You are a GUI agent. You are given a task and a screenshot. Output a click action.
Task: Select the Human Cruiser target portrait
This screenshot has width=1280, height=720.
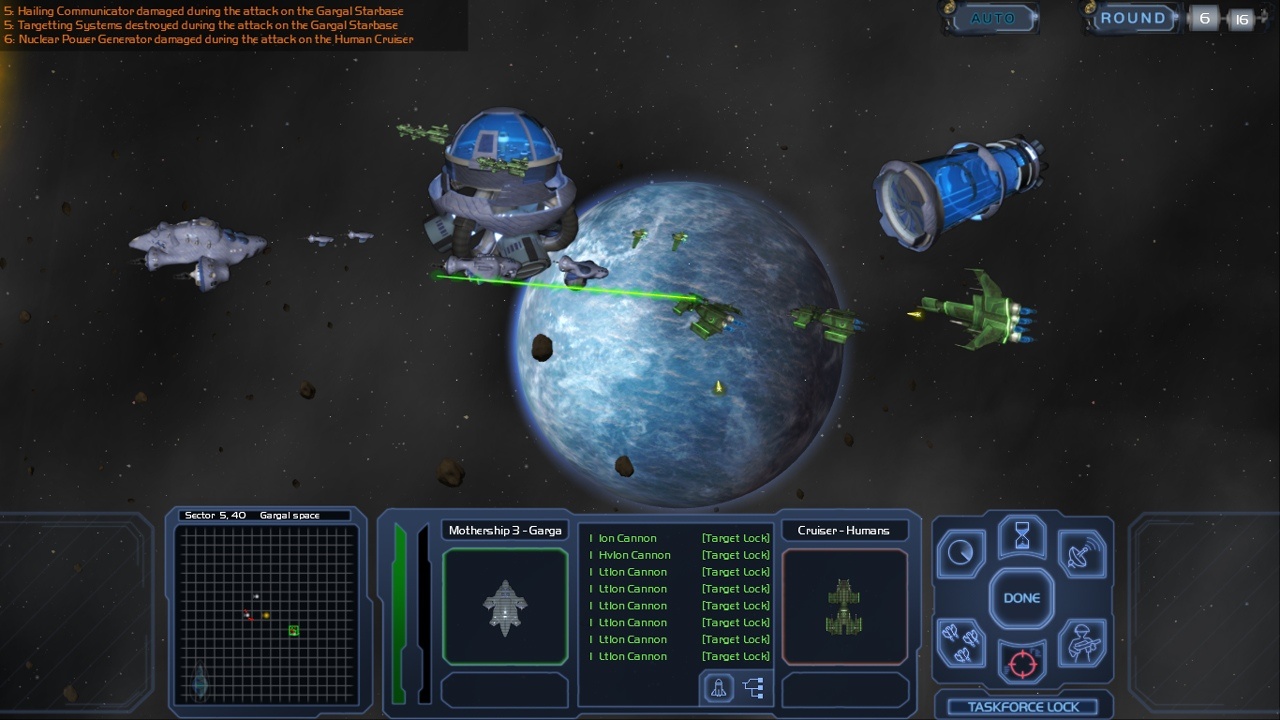pyautogui.click(x=845, y=606)
